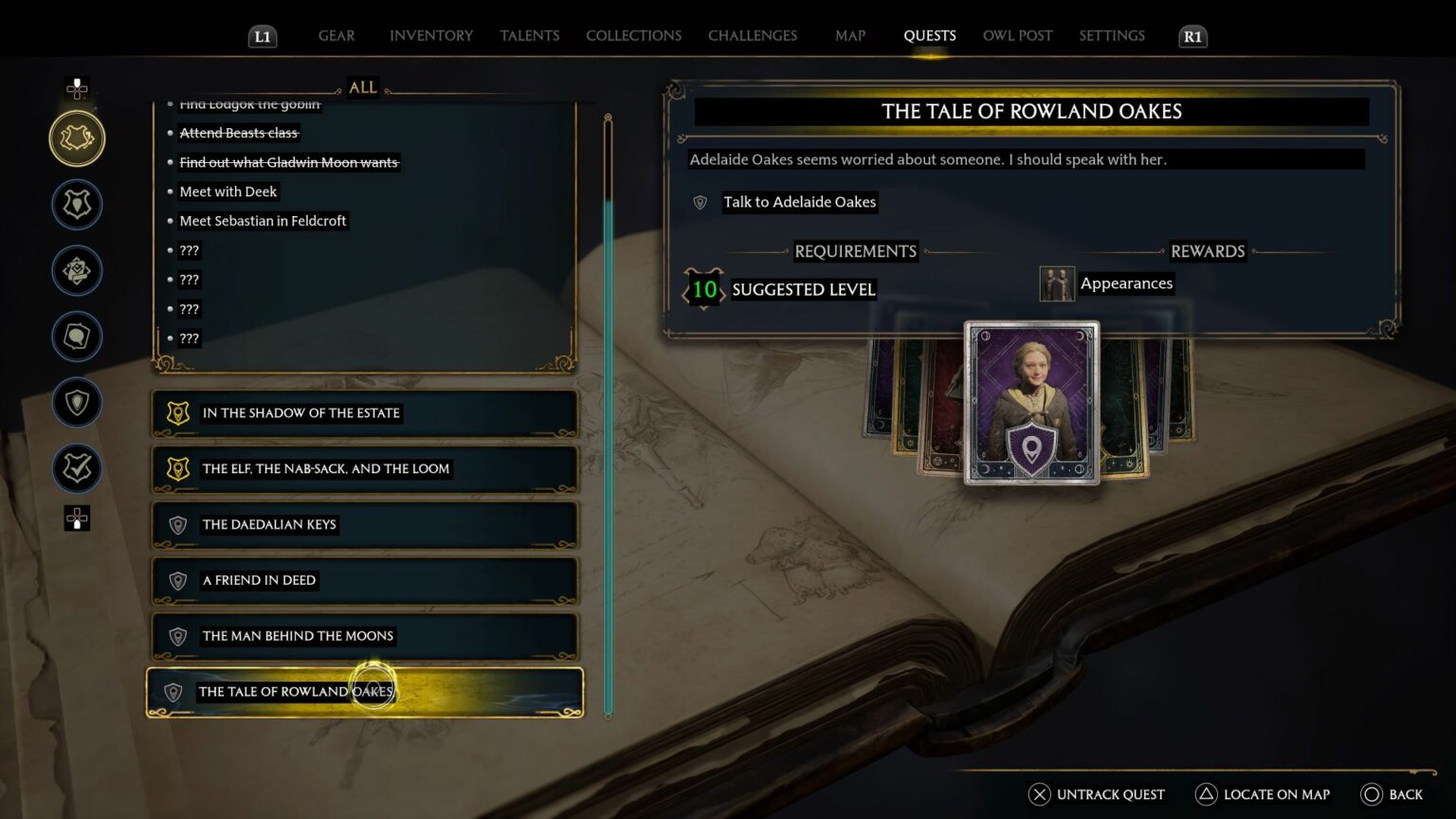Open the Side Quests shield icon in sidebar
Image resolution: width=1456 pixels, height=819 pixels.
point(77,204)
